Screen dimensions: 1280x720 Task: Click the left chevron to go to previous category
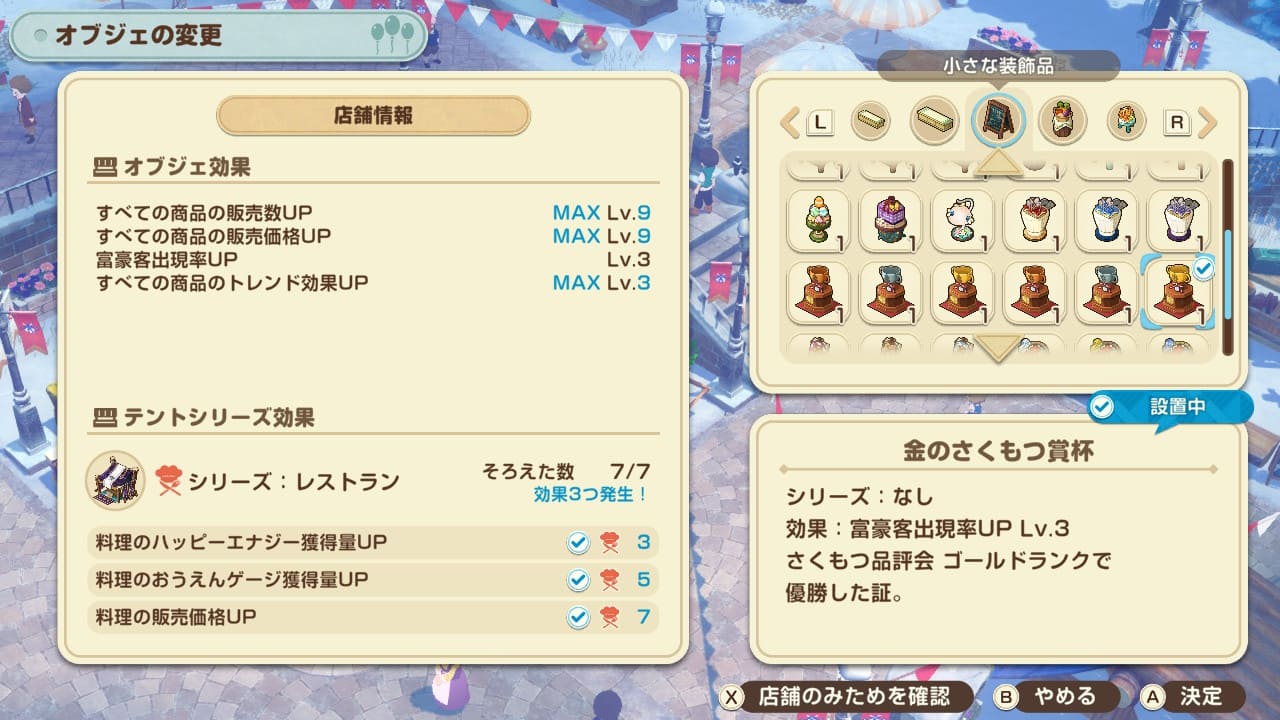pyautogui.click(x=790, y=123)
